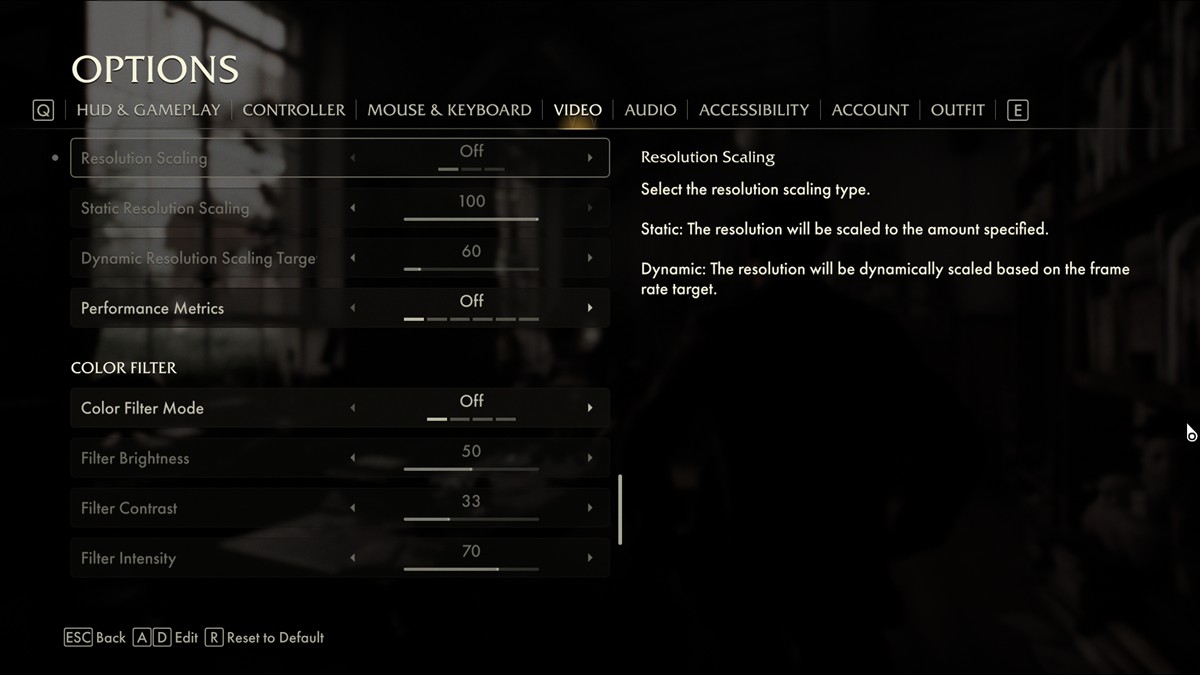
Task: Go to the Account tab
Action: pos(870,110)
